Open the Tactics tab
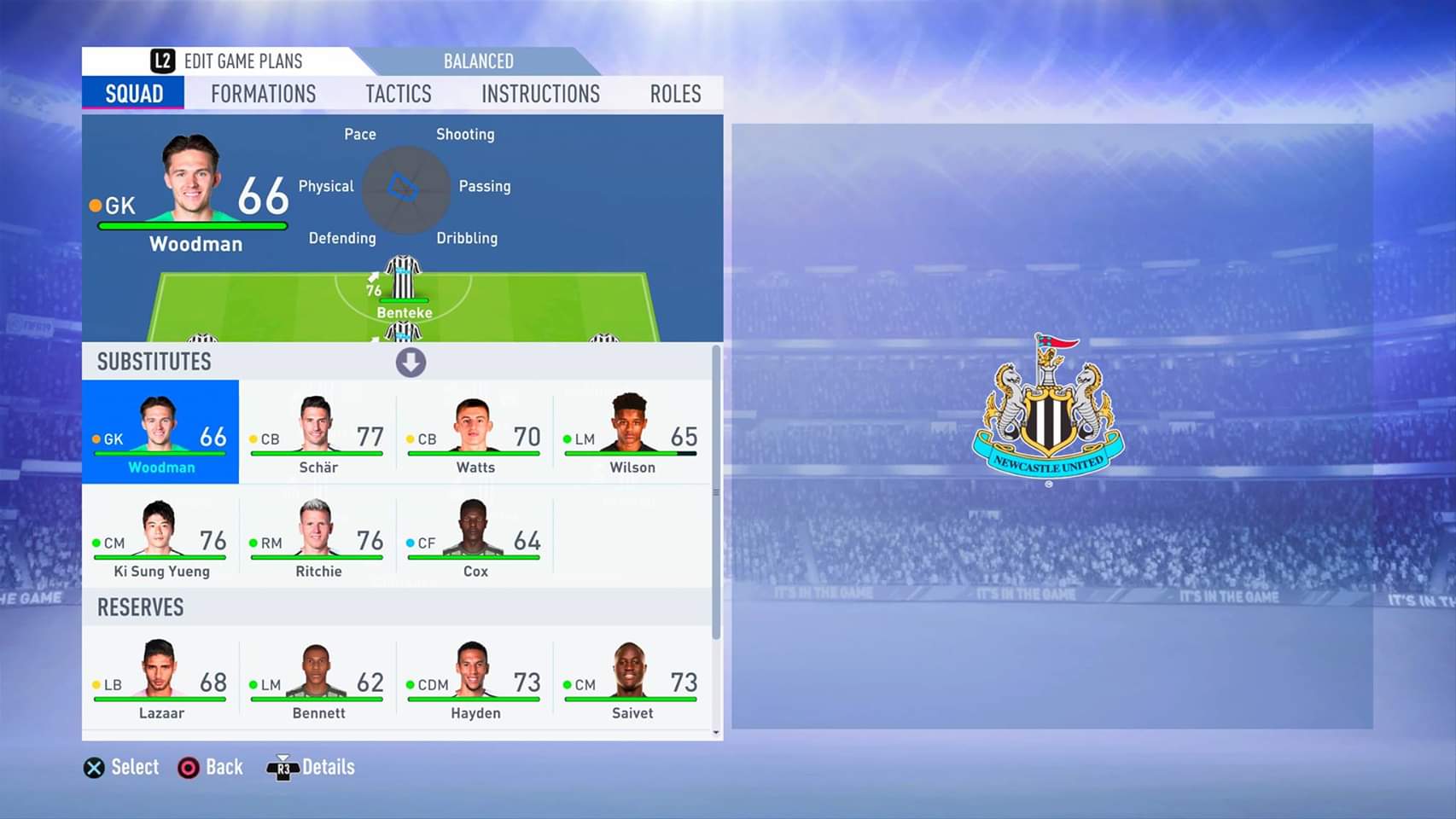Image resolution: width=1456 pixels, height=819 pixels. [x=399, y=94]
